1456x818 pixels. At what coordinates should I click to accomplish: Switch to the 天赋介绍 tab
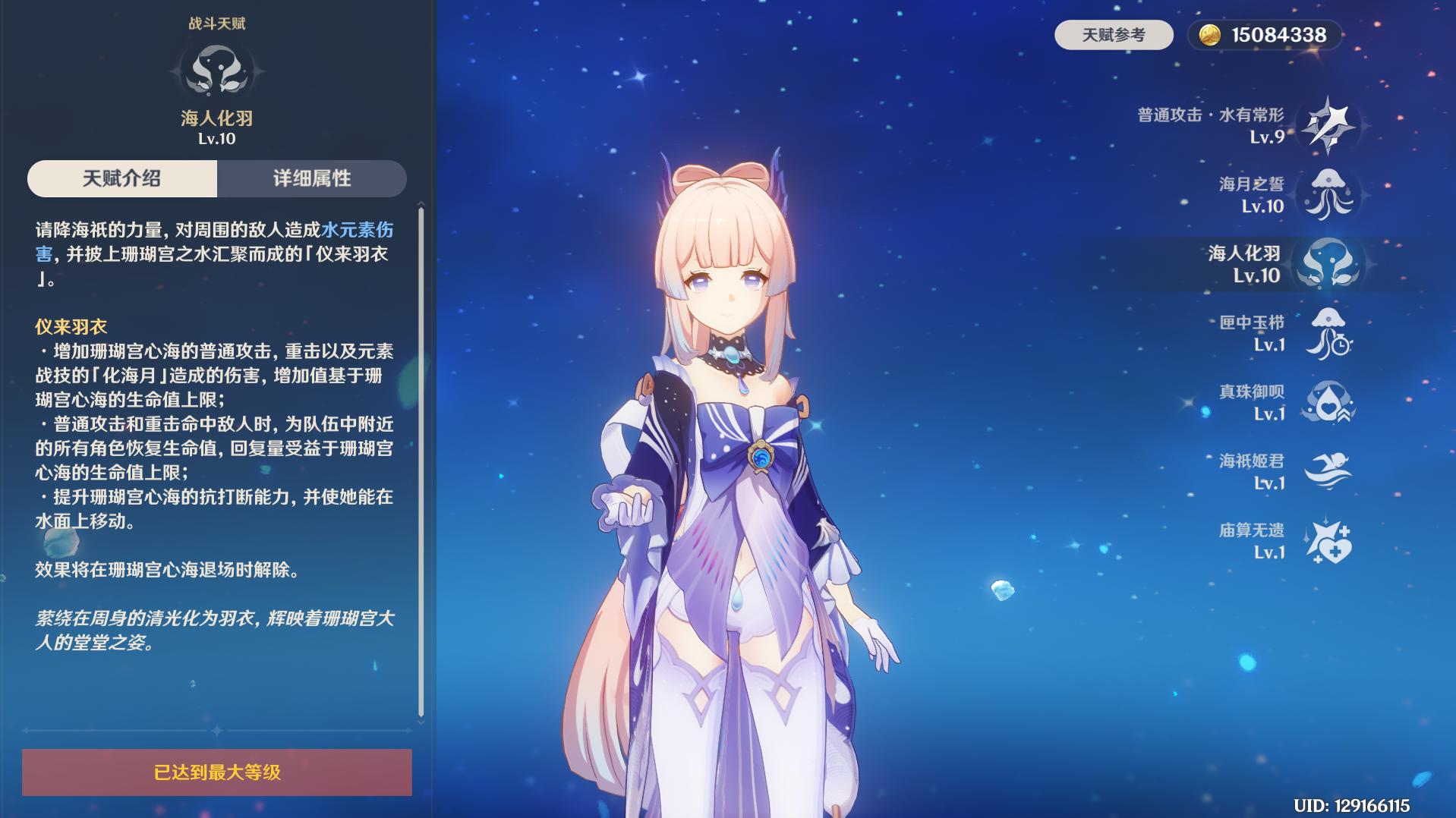(124, 178)
